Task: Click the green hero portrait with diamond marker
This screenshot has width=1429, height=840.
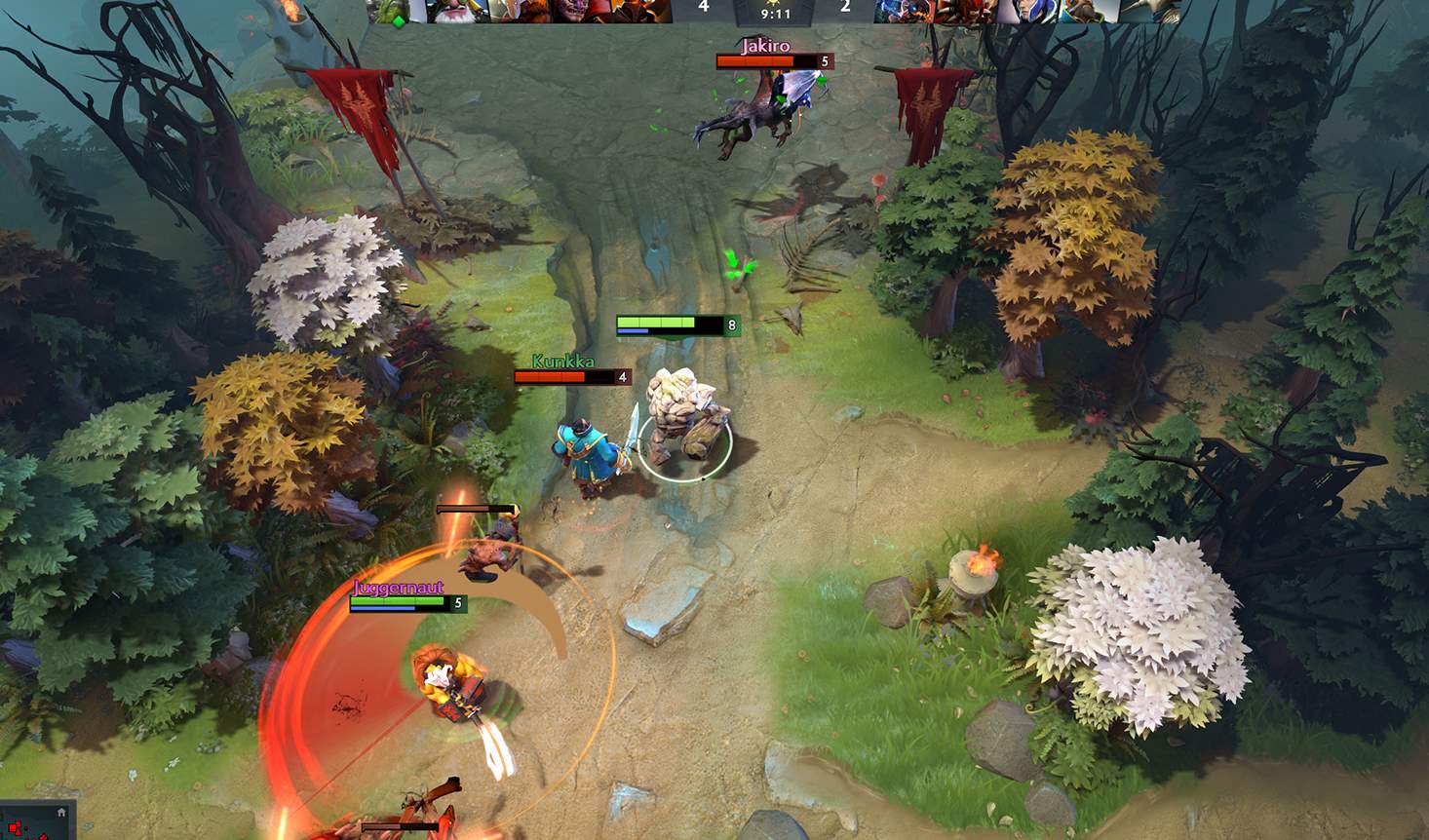Action: [396, 10]
